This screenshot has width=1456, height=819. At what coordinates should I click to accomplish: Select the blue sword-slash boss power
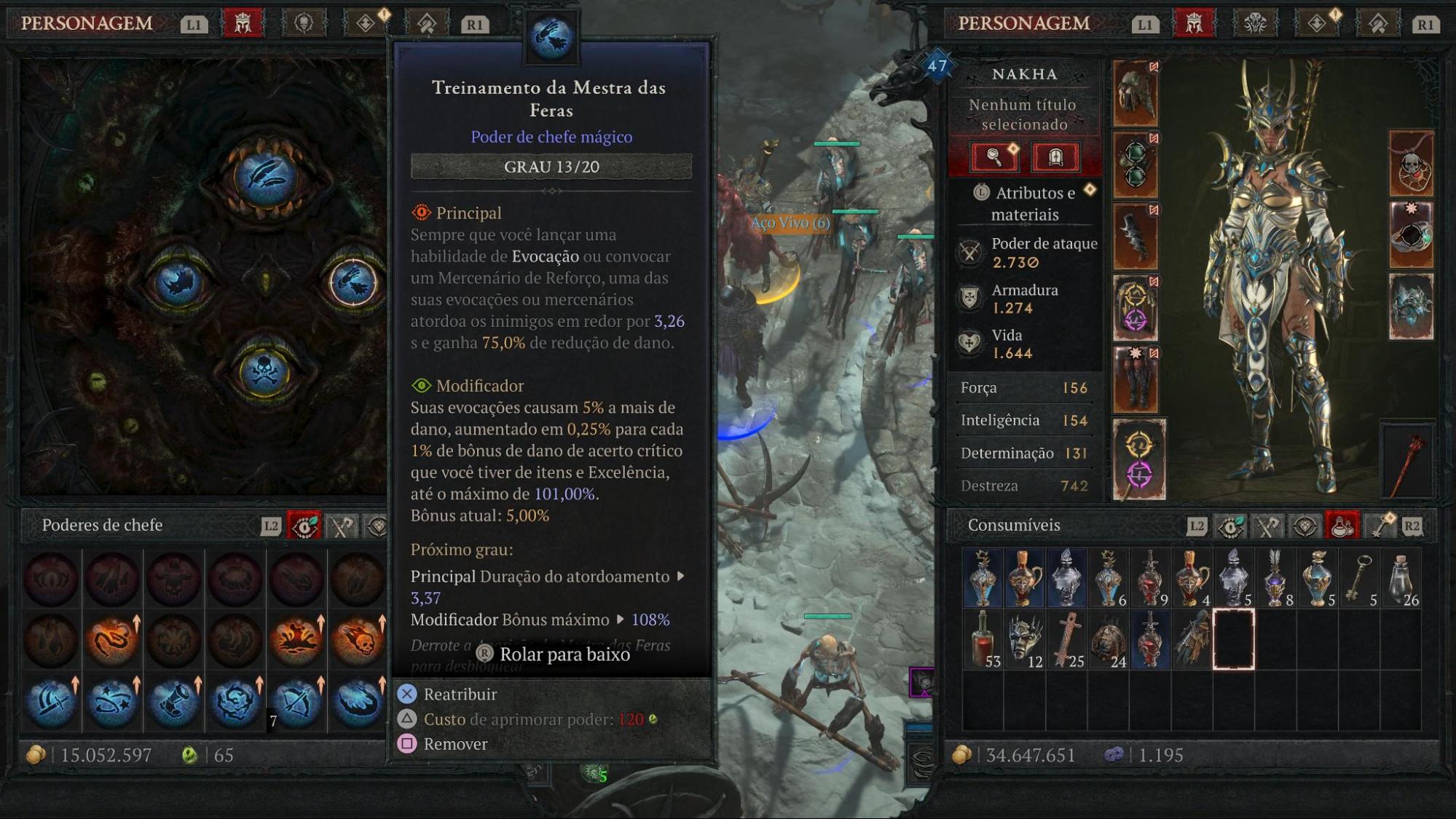51,702
